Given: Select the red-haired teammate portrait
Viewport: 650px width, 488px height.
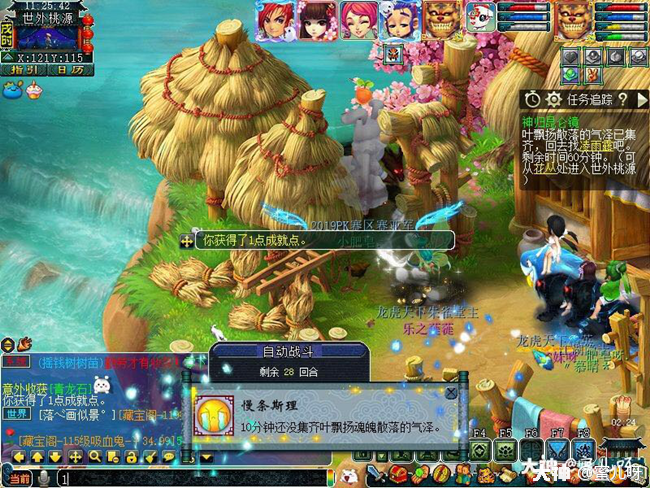Looking at the screenshot, I should point(273,19).
